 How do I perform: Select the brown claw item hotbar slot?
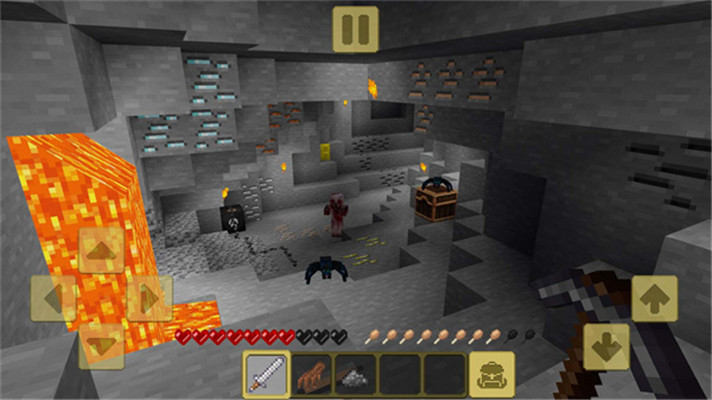click(x=311, y=373)
